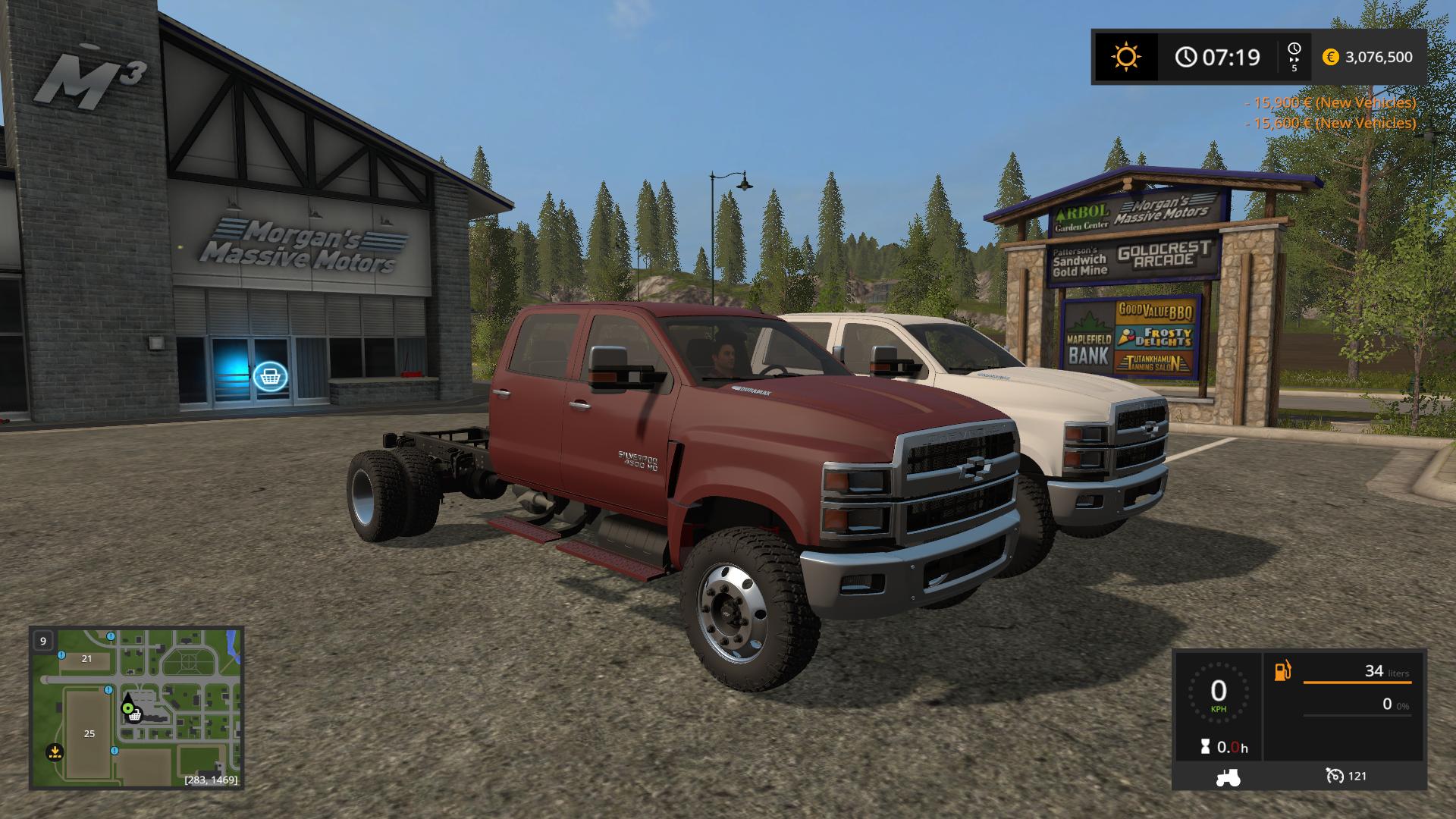1456x819 pixels.
Task: Click the yellow marker on the minimap
Action: tap(55, 752)
